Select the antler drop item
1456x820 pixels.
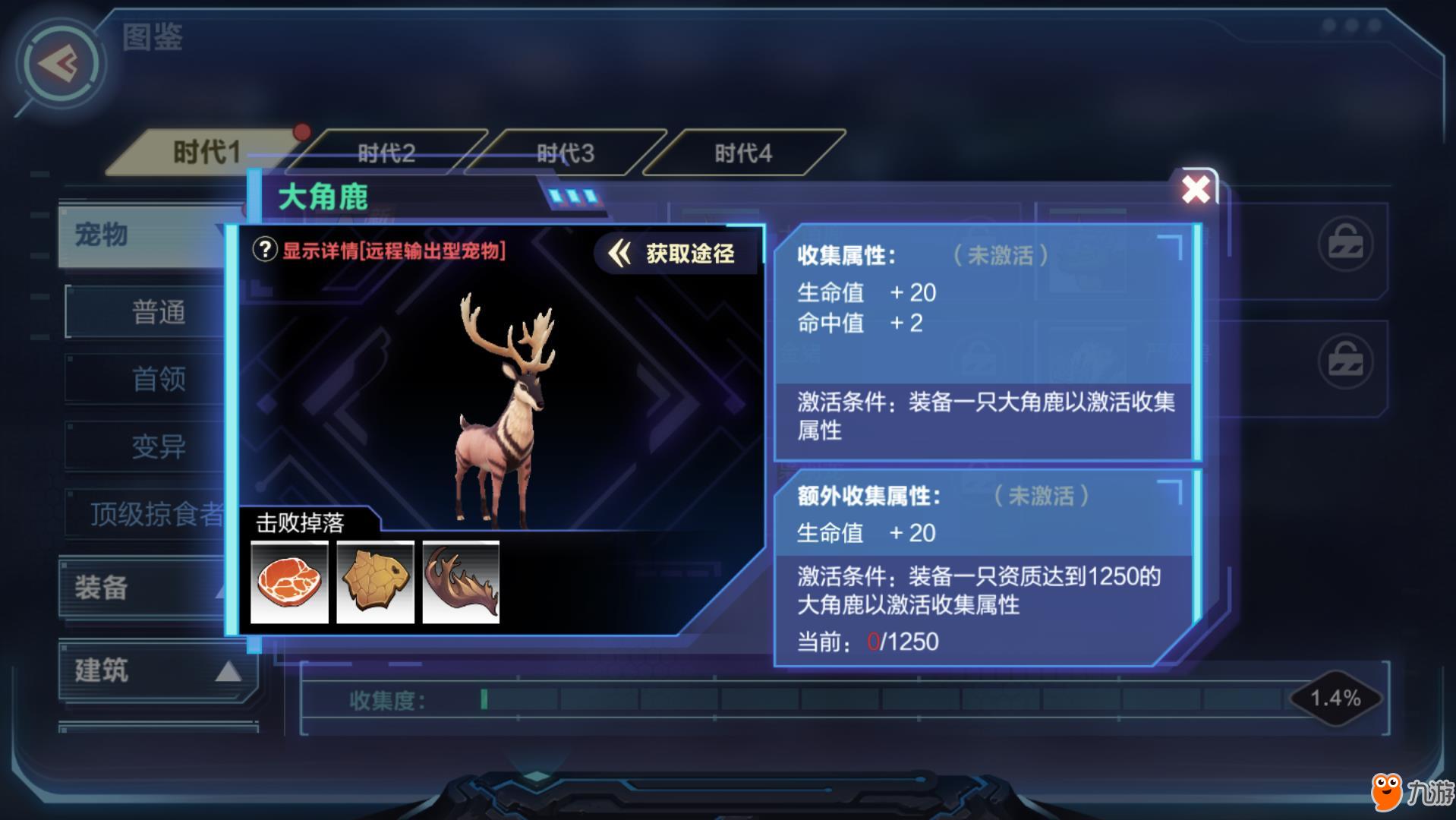pyautogui.click(x=461, y=582)
